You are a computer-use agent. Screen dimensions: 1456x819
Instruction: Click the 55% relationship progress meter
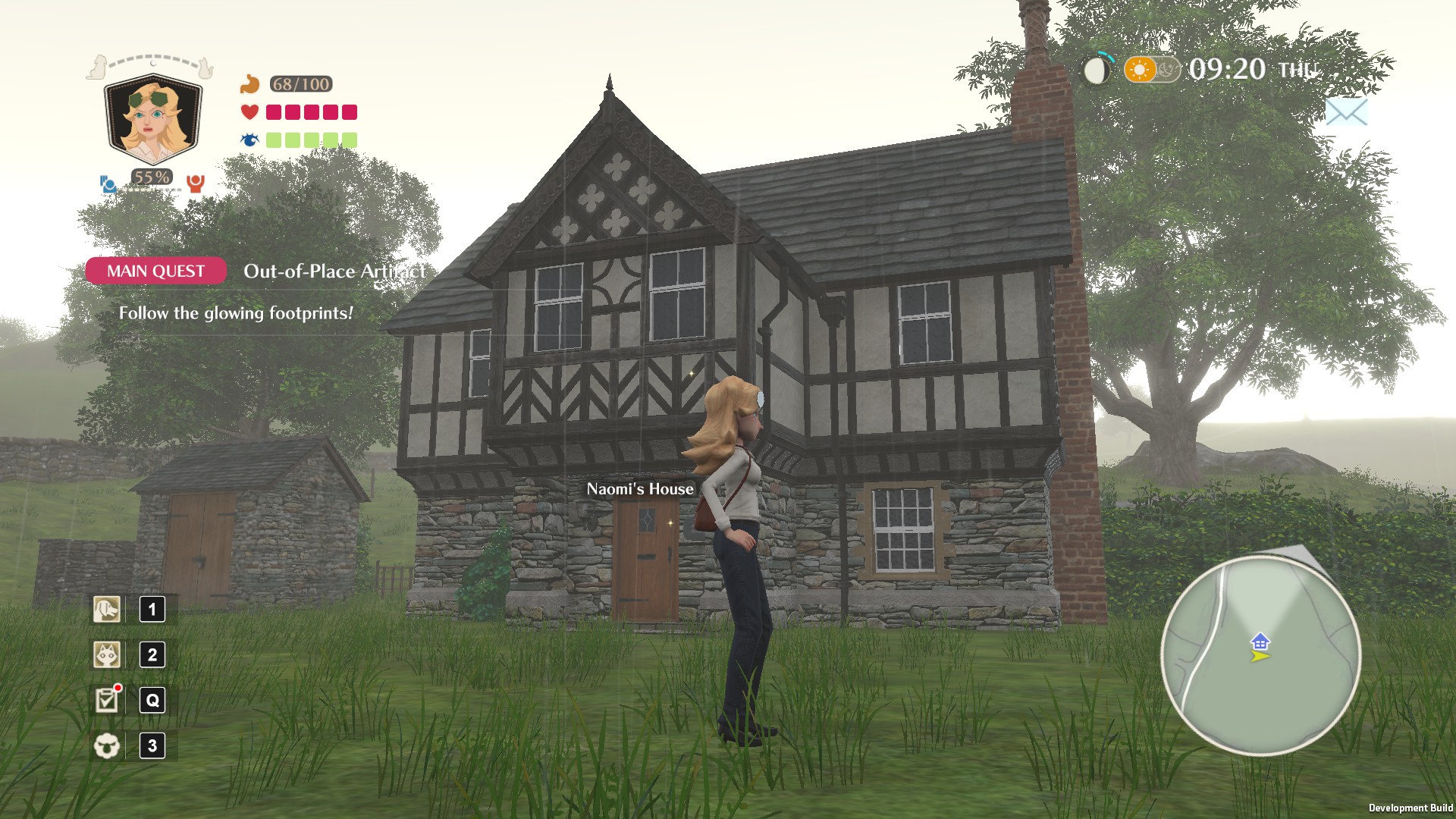(151, 177)
